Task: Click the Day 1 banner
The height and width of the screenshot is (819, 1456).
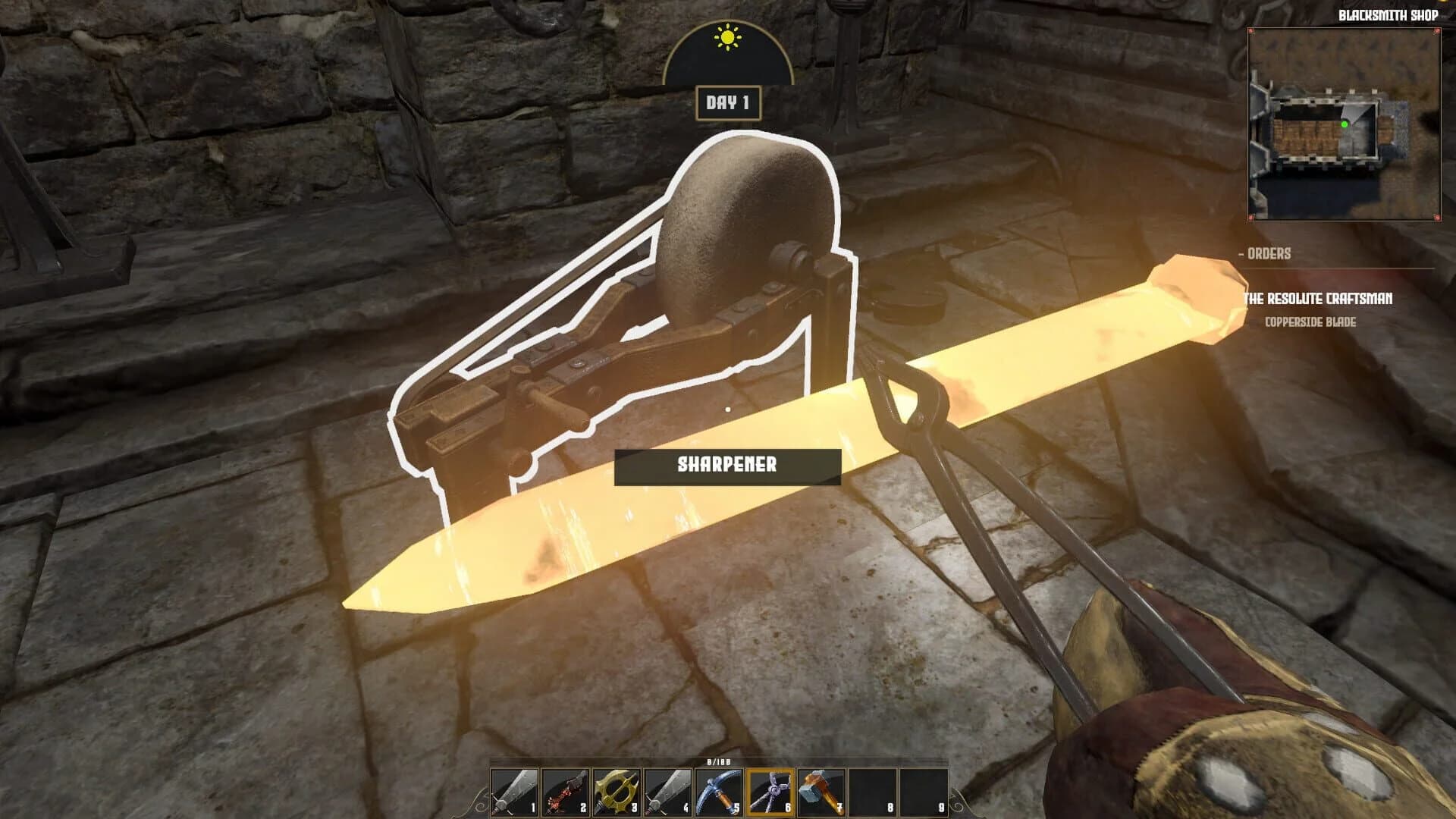Action: [x=727, y=101]
